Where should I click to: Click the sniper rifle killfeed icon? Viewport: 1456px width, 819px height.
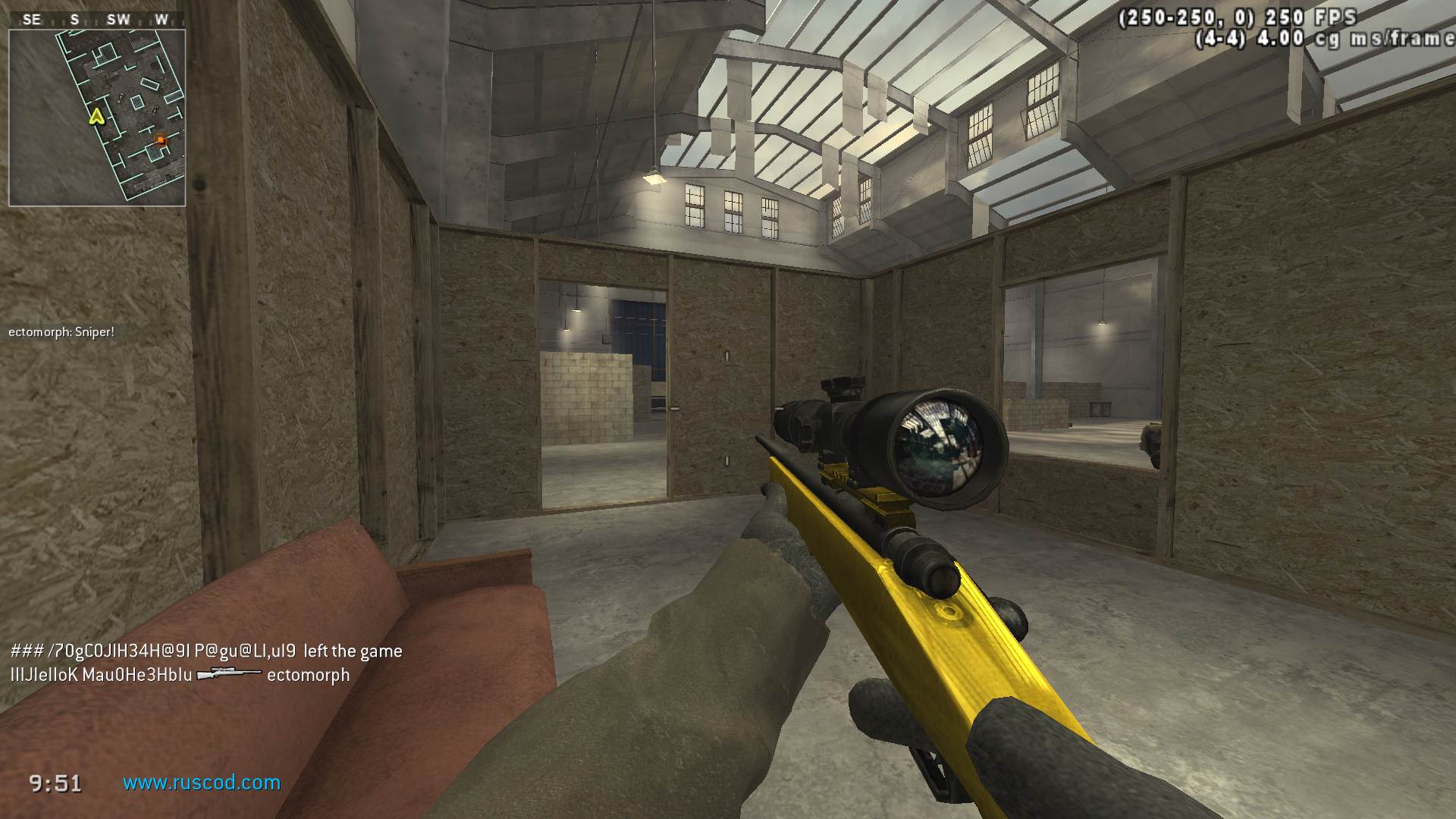point(229,674)
